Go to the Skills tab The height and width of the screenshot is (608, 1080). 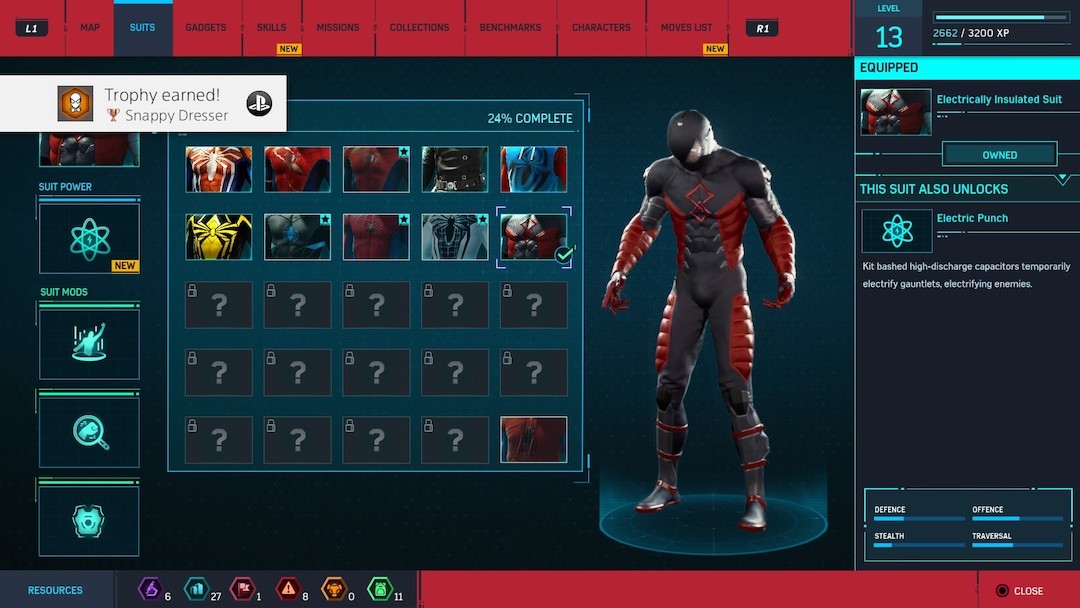tap(271, 27)
